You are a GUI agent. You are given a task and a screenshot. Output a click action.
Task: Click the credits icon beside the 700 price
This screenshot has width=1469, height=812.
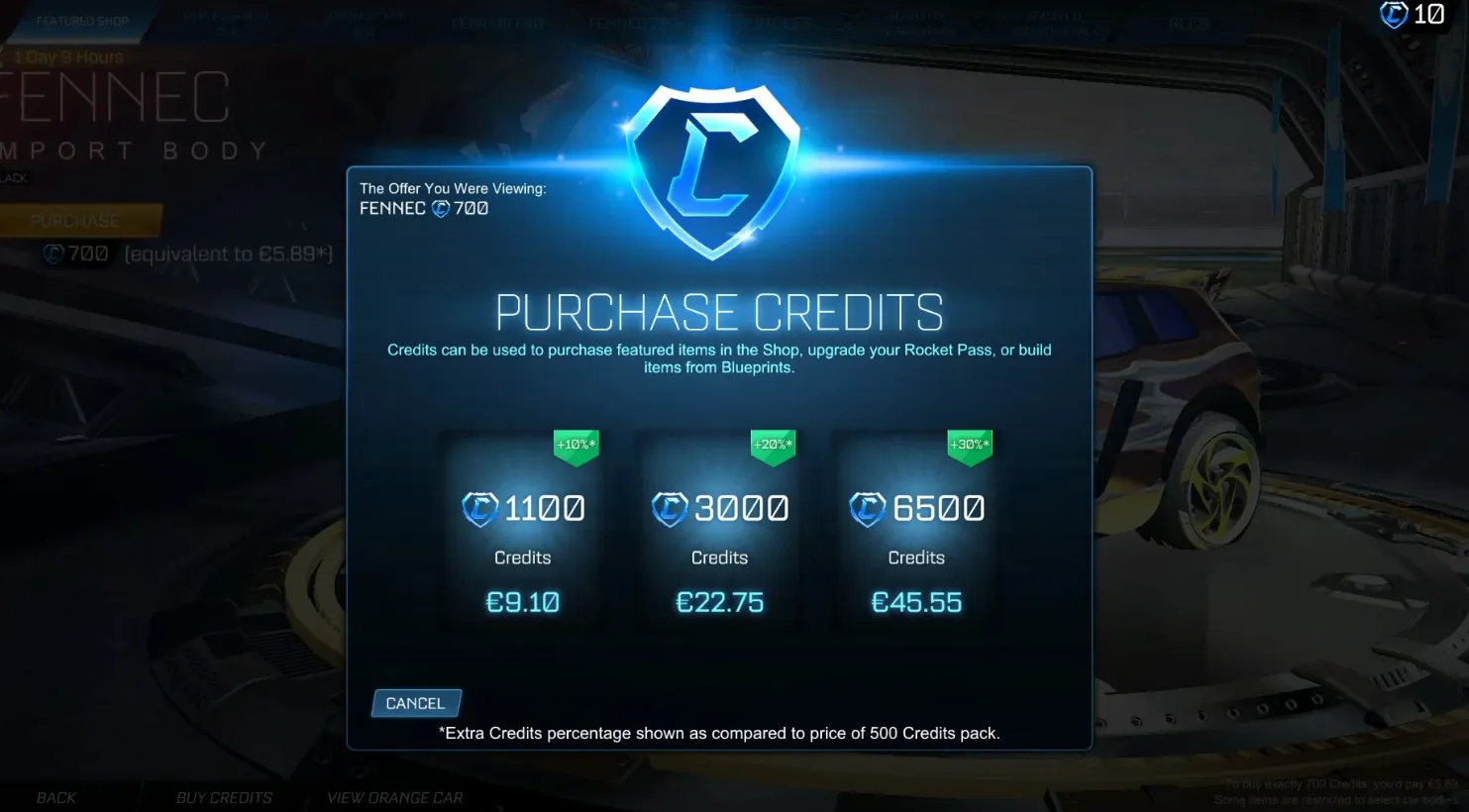(53, 253)
